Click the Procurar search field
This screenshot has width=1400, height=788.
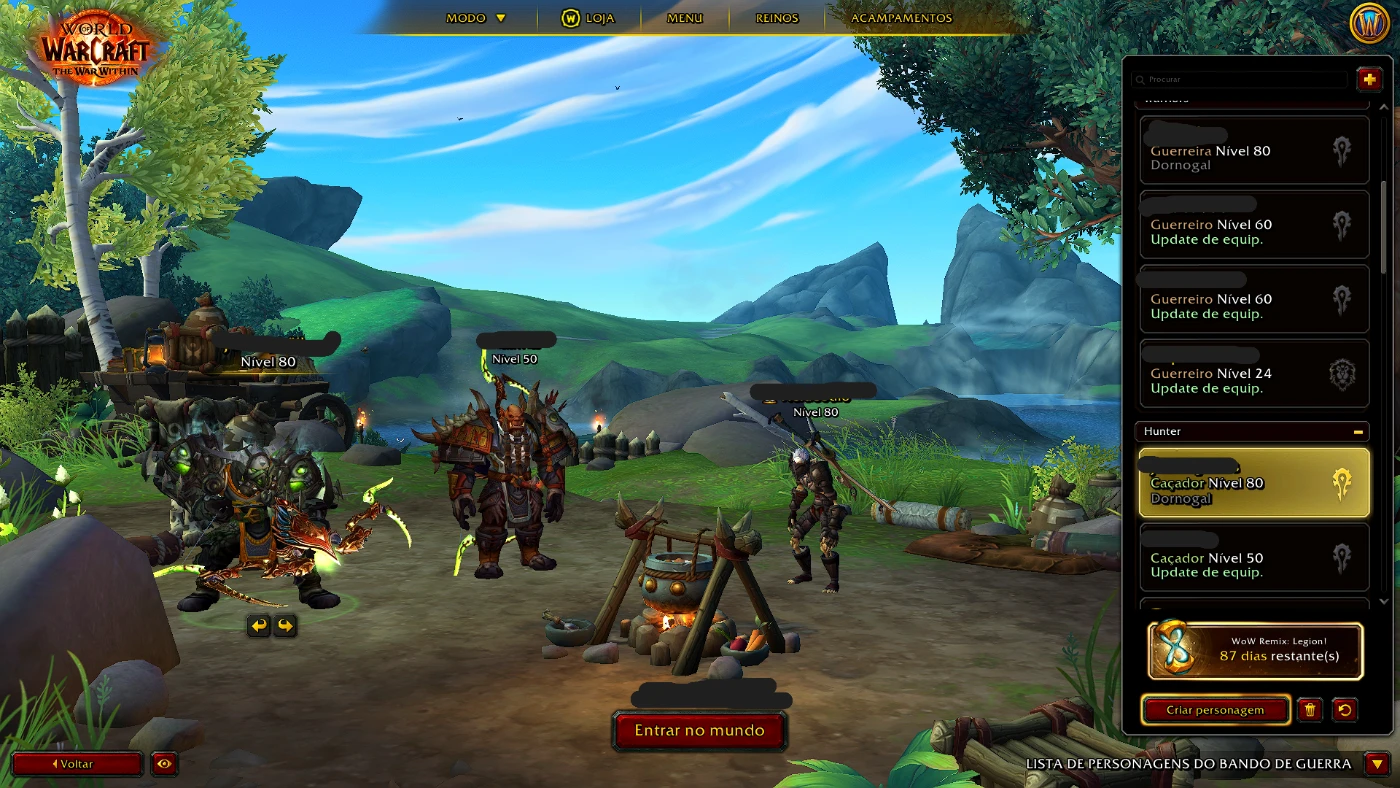(x=1240, y=79)
